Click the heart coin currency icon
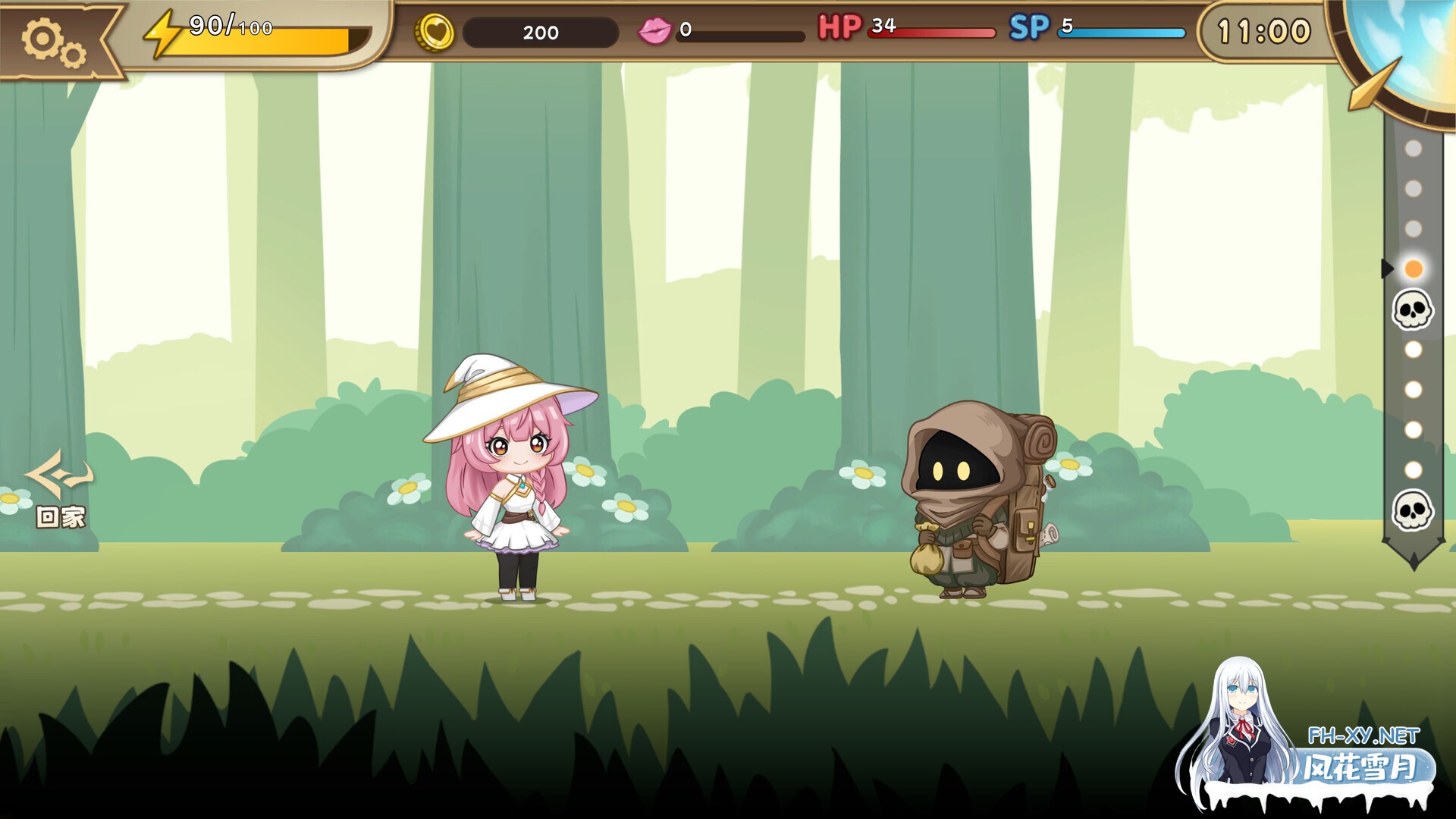Screen dimensions: 1456x819 (436, 33)
